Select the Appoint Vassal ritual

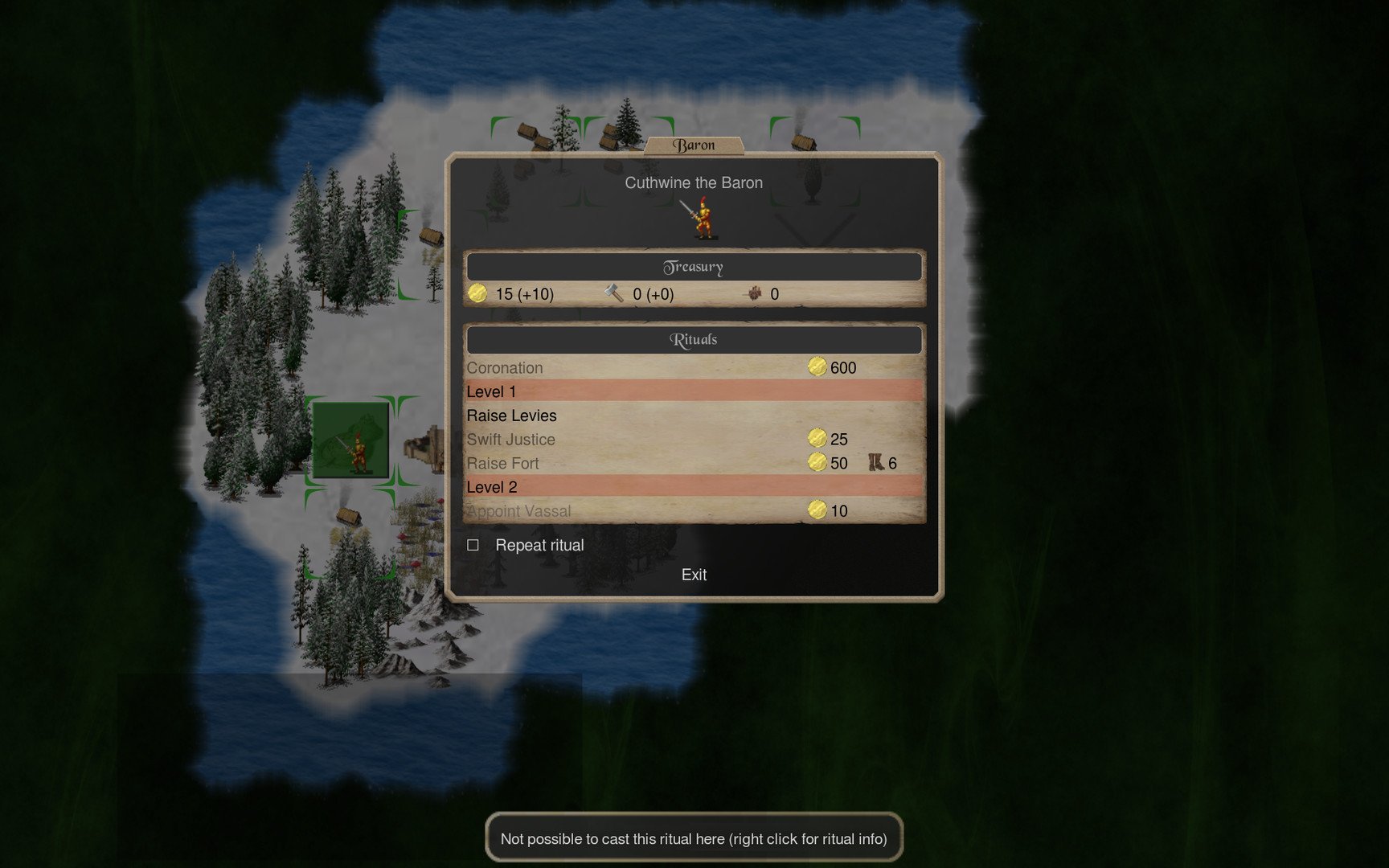coord(519,511)
